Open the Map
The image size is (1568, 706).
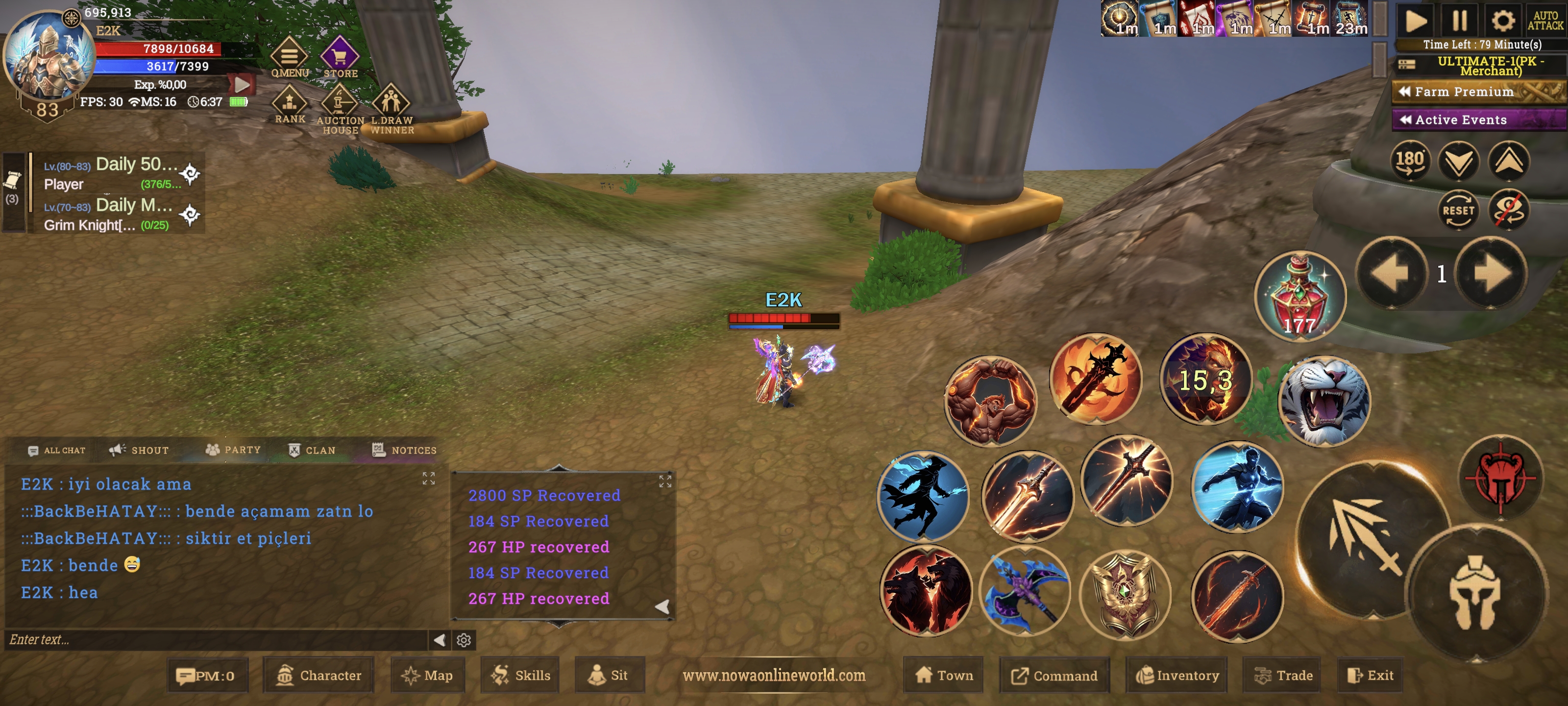click(427, 675)
